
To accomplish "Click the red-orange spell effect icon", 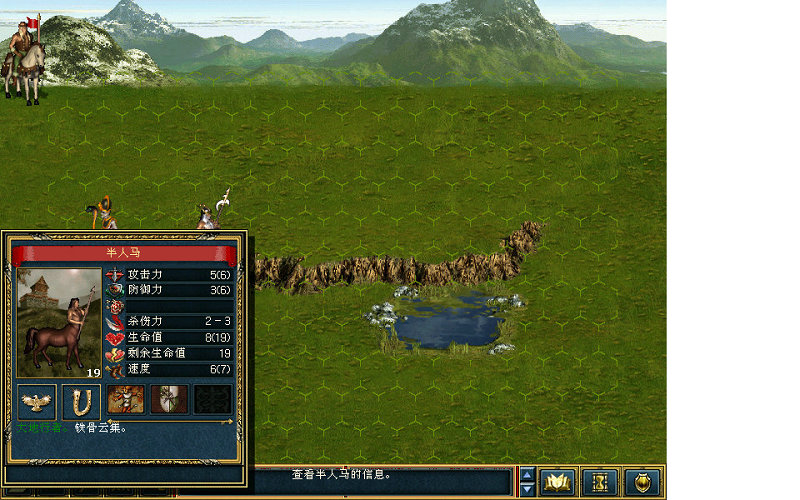I will click(125, 400).
